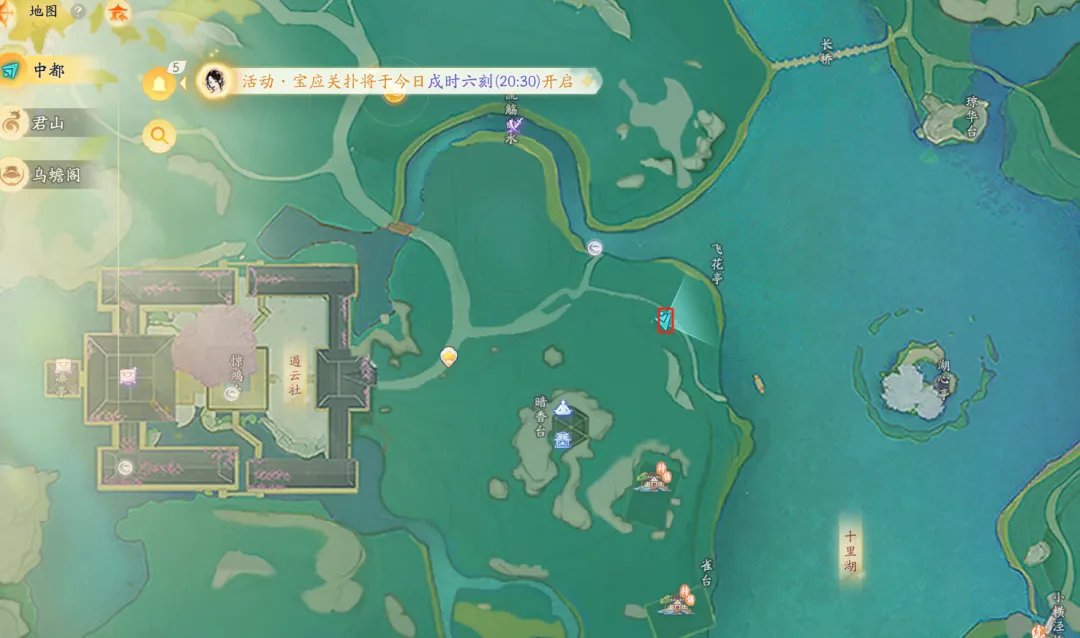This screenshot has height=638, width=1080.
Task: Click the magnifying glass search button
Action: [x=158, y=134]
